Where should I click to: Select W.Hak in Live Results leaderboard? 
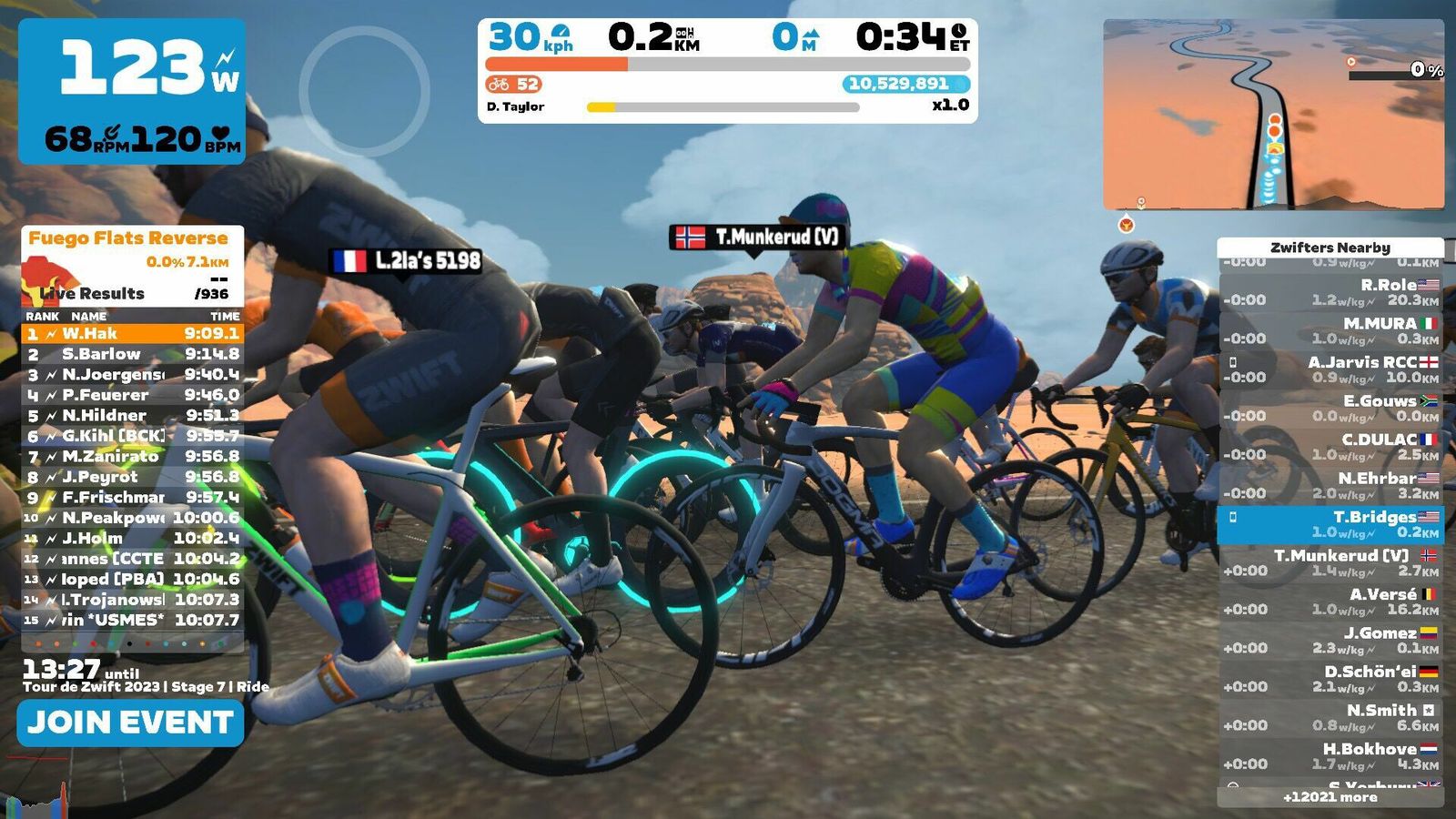(132, 334)
